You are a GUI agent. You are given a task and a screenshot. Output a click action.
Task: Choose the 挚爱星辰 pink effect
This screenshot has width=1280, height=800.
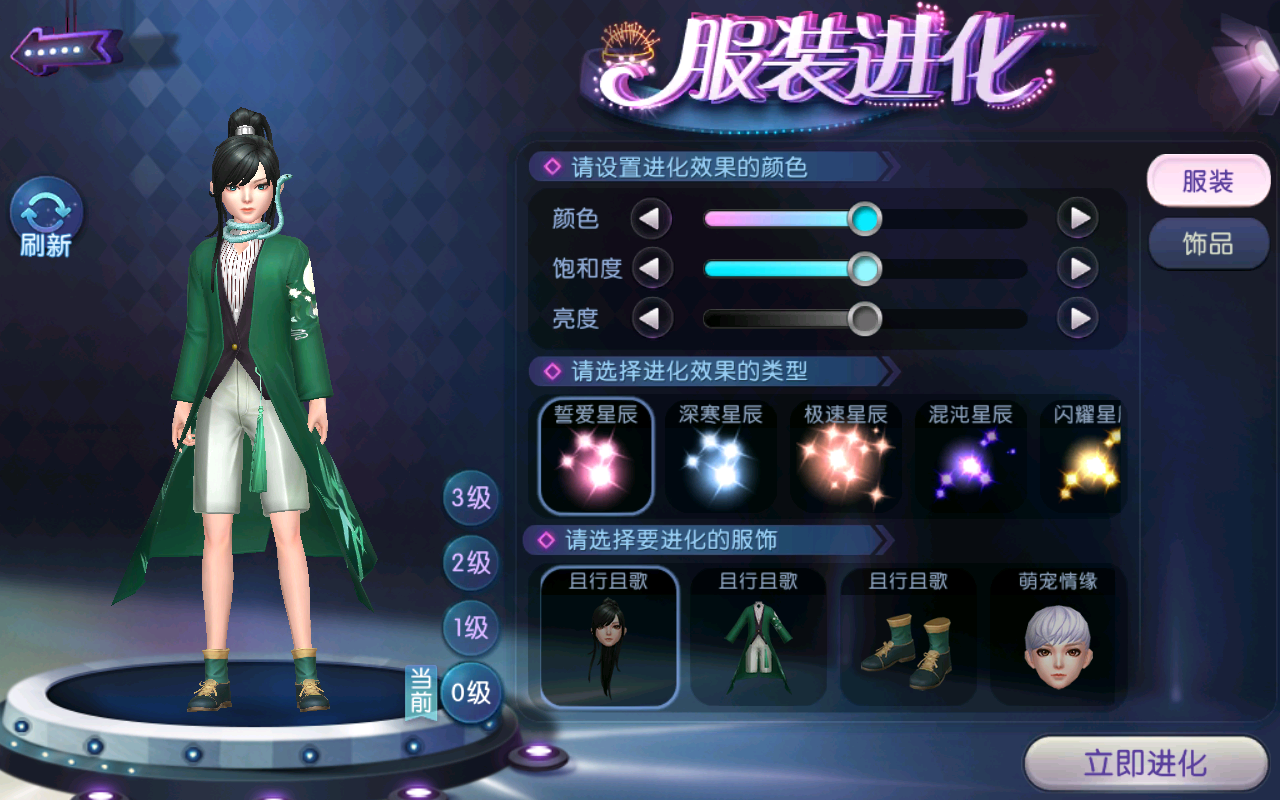(596, 456)
